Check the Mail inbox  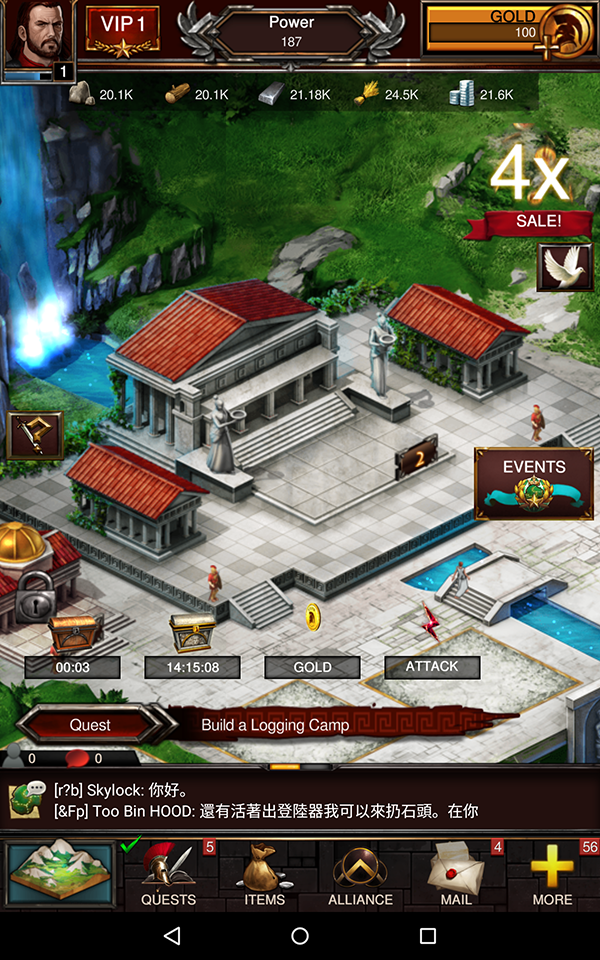tap(456, 876)
